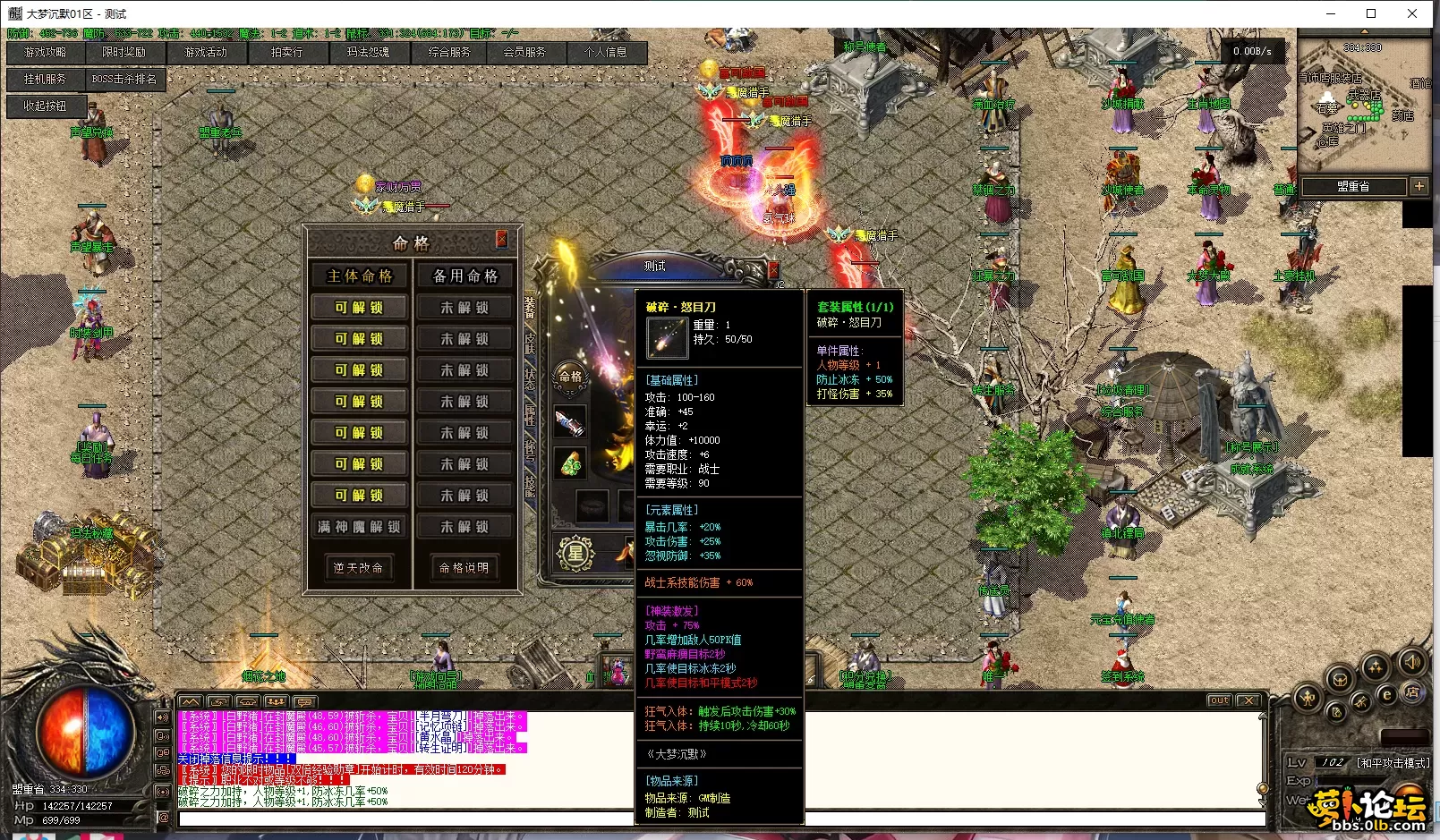Open the 挂机服务 auto-play menu
This screenshot has width=1440, height=840.
pyautogui.click(x=45, y=80)
